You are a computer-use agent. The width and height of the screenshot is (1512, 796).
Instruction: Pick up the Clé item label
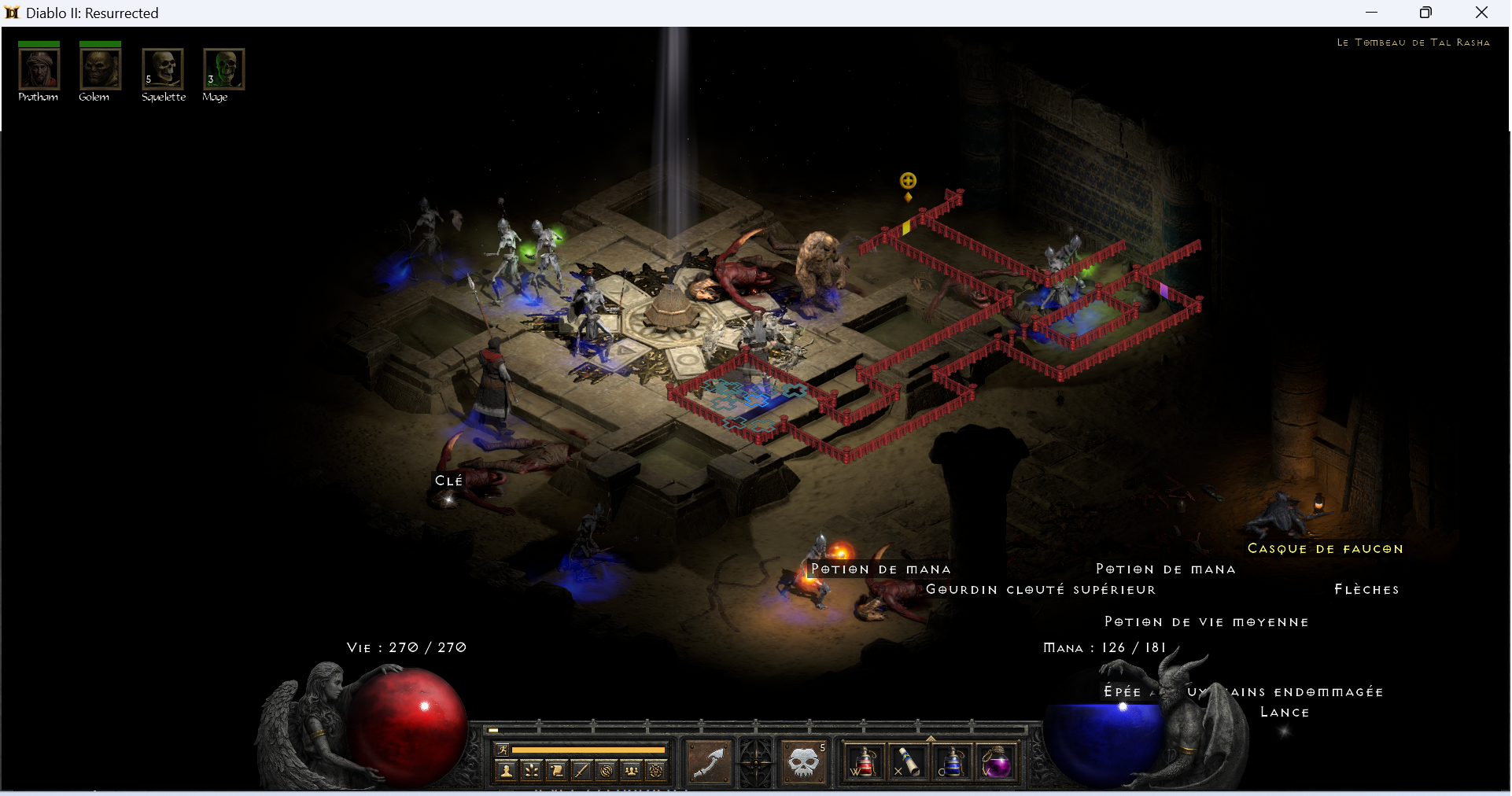point(448,481)
